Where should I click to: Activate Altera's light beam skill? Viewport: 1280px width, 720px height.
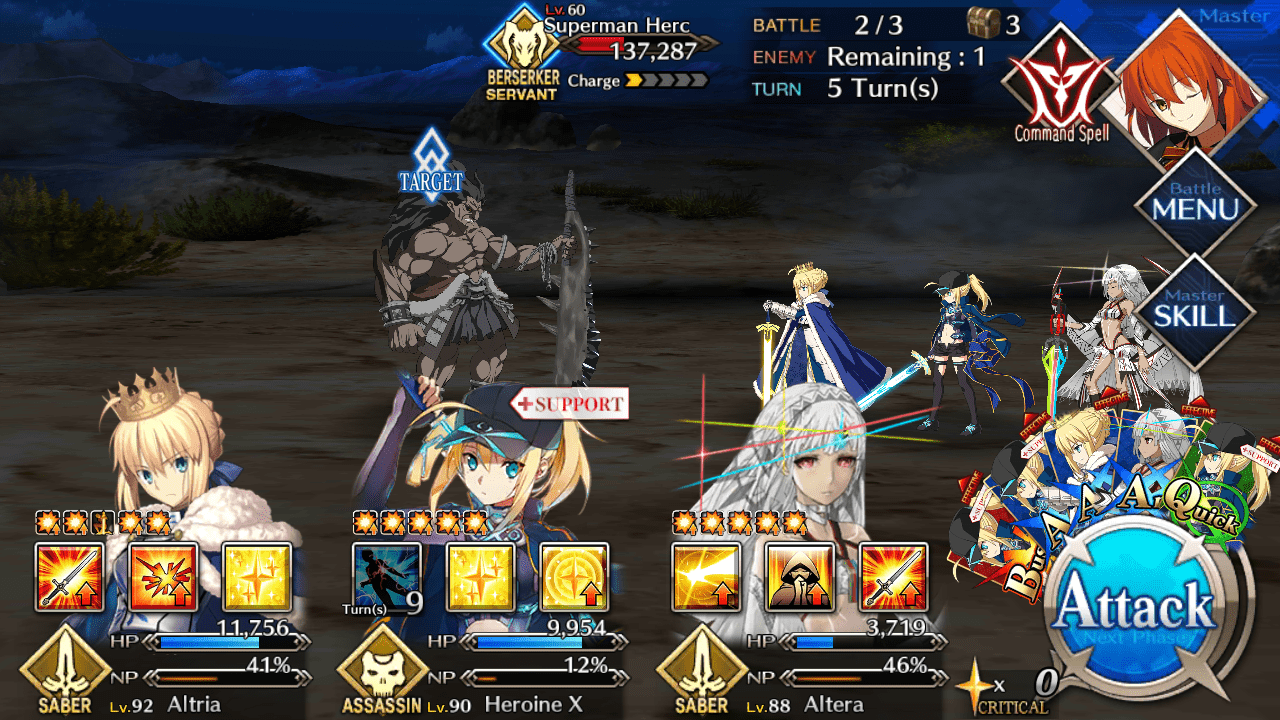(x=706, y=577)
